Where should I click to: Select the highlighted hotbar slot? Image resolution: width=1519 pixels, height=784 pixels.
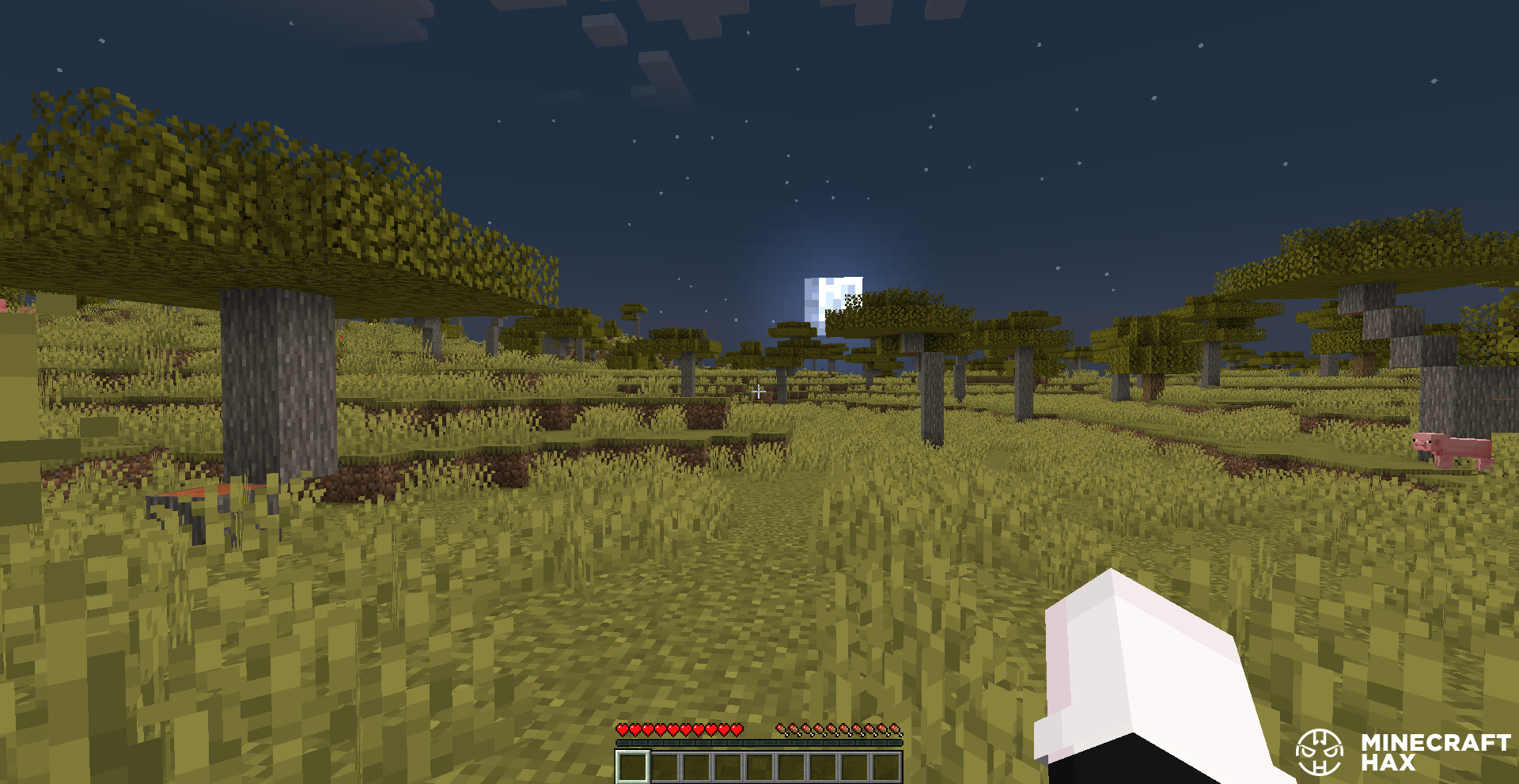pyautogui.click(x=632, y=767)
